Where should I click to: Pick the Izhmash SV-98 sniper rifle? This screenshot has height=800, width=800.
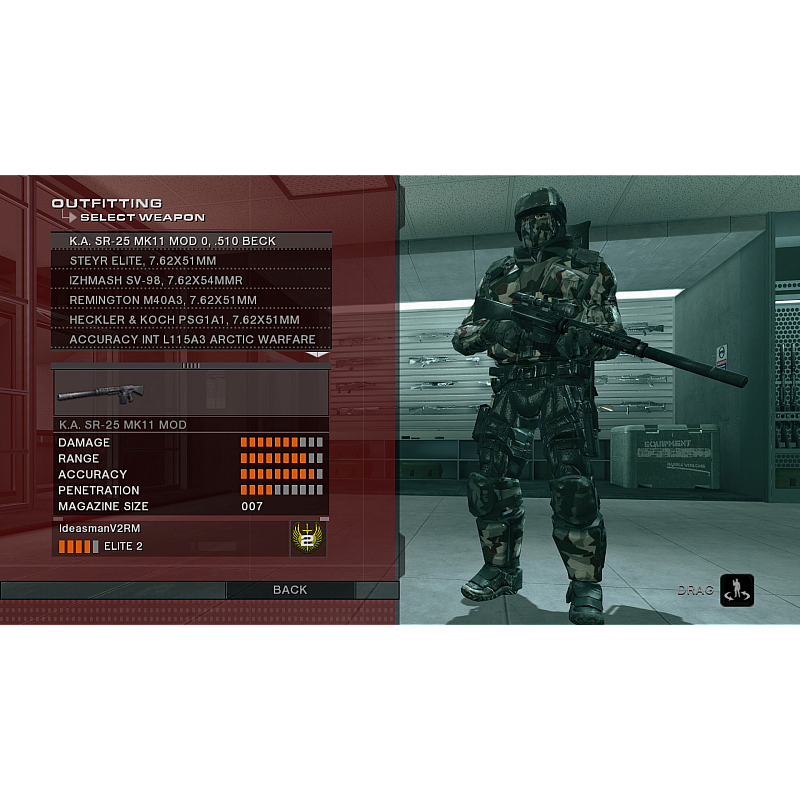point(190,280)
